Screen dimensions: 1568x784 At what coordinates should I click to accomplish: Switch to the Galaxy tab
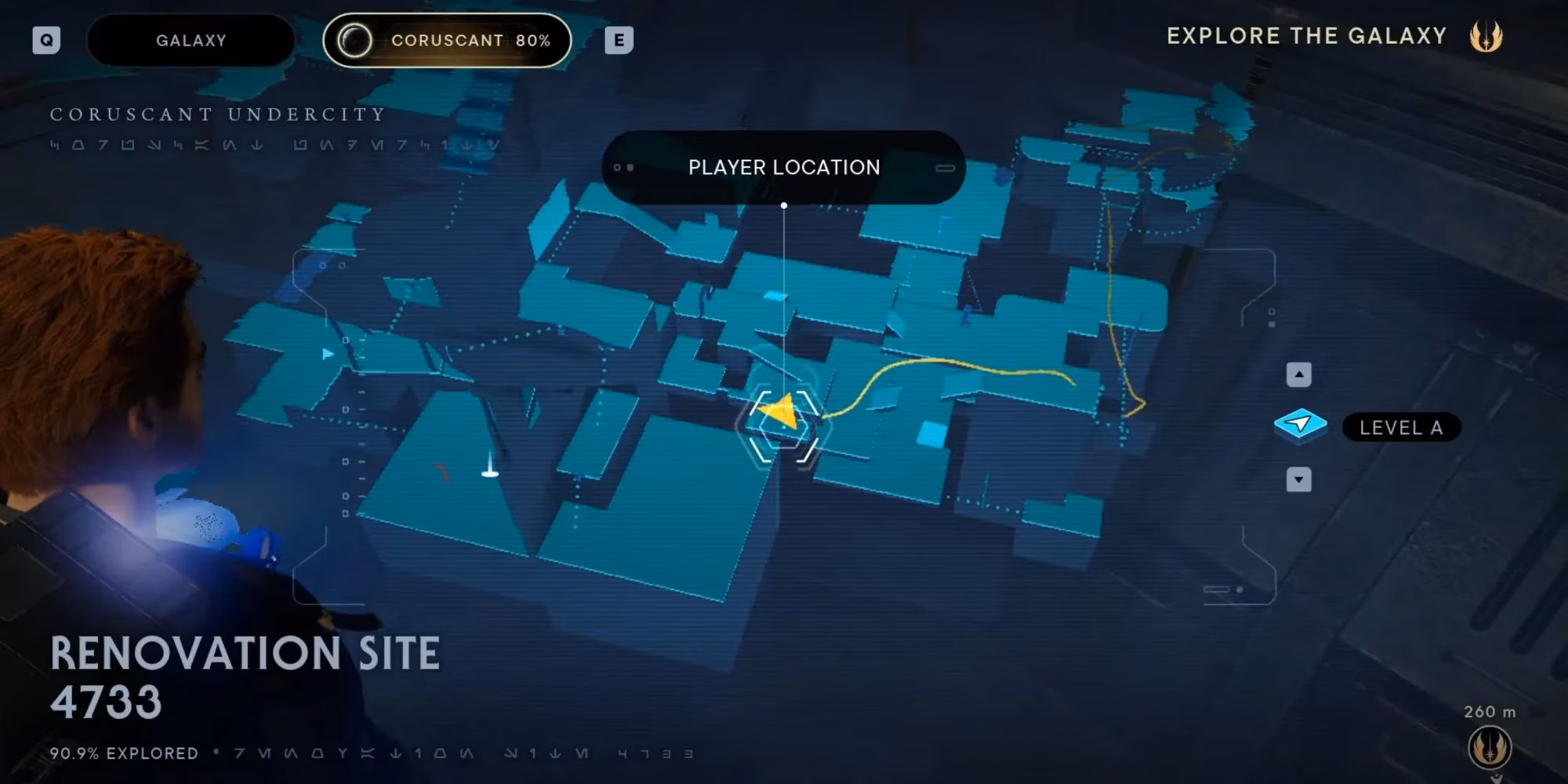coord(191,40)
